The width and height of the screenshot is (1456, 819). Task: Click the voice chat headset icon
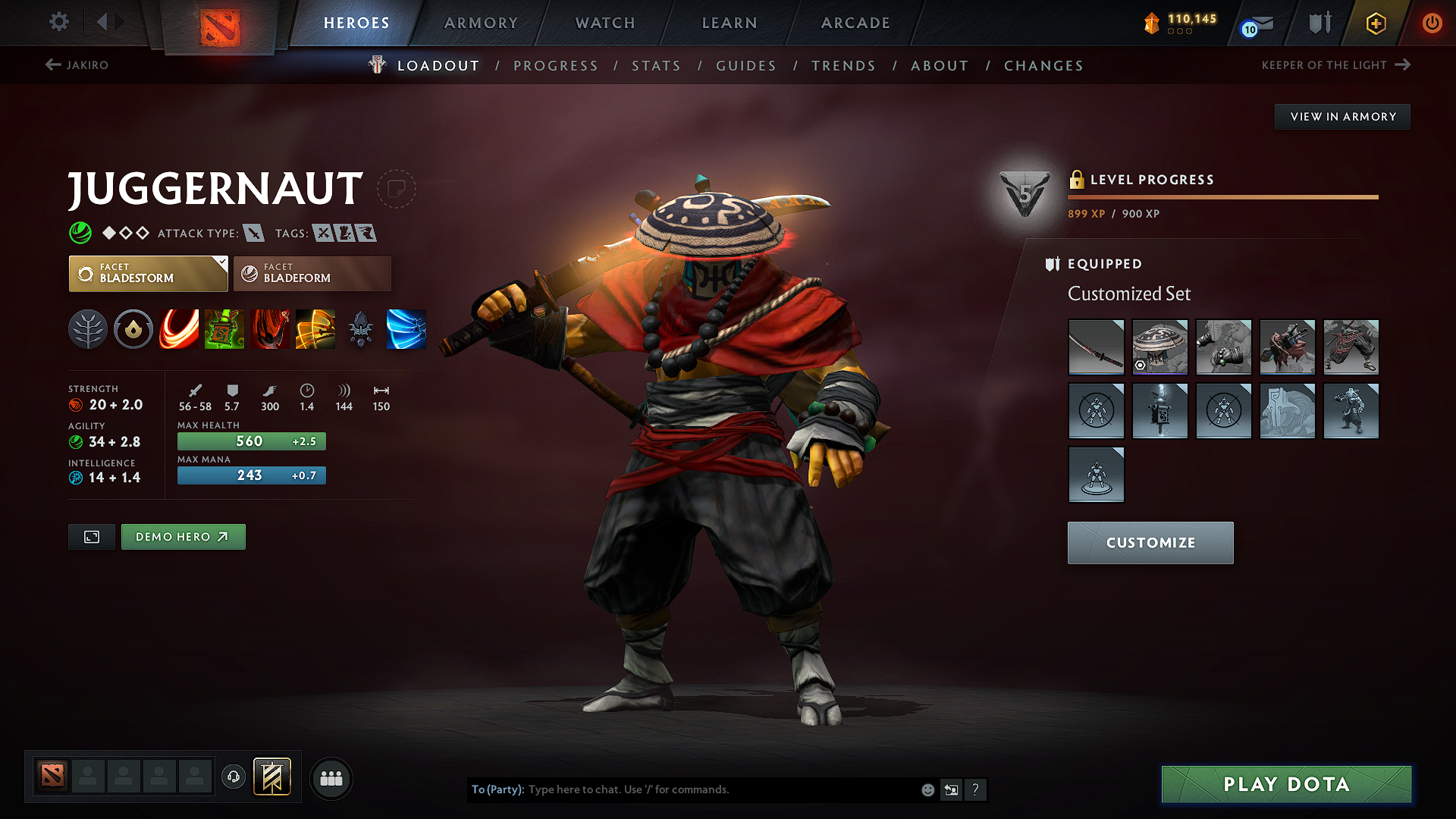click(x=233, y=778)
